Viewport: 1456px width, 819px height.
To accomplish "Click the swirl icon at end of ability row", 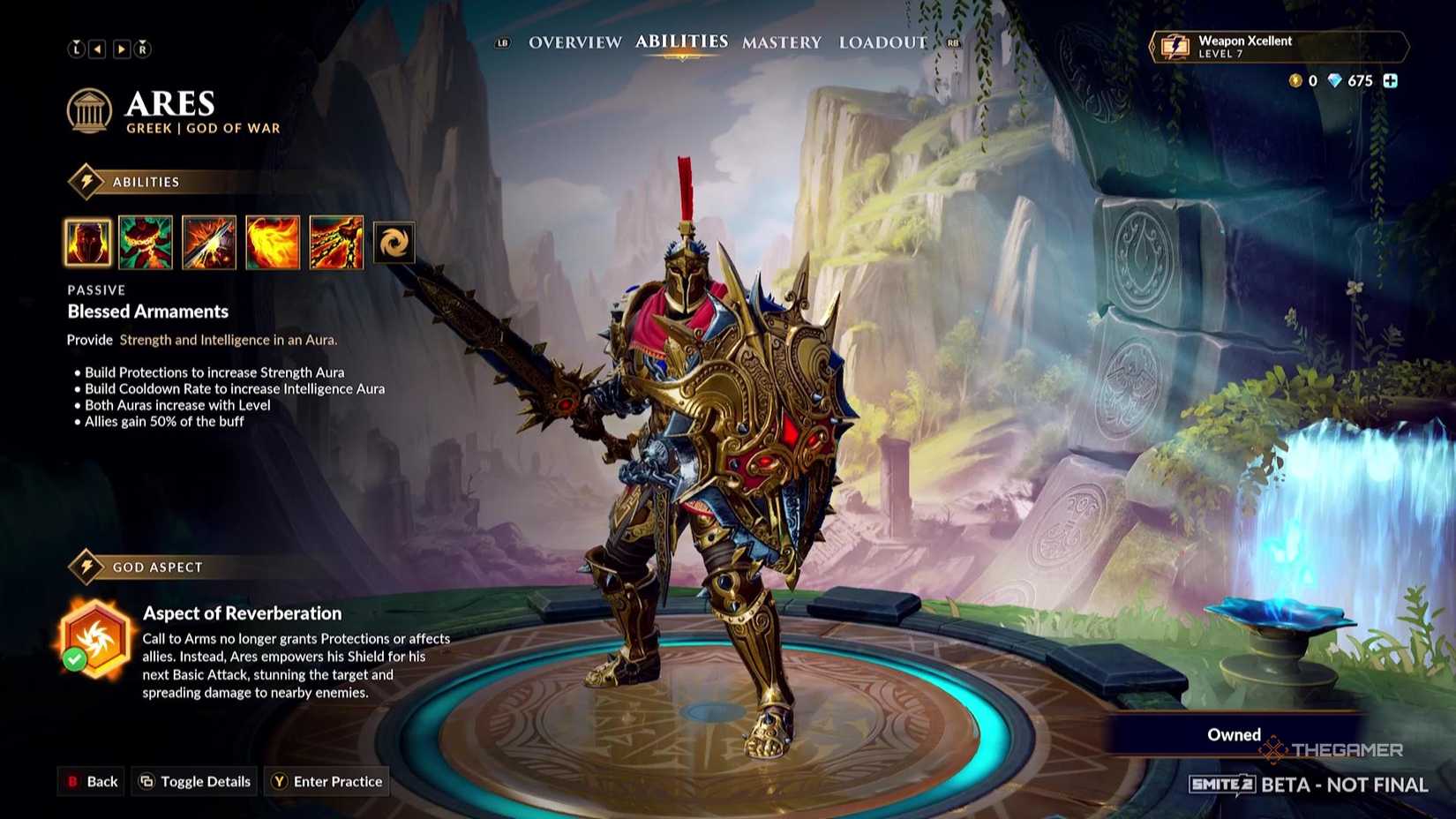I will [394, 243].
